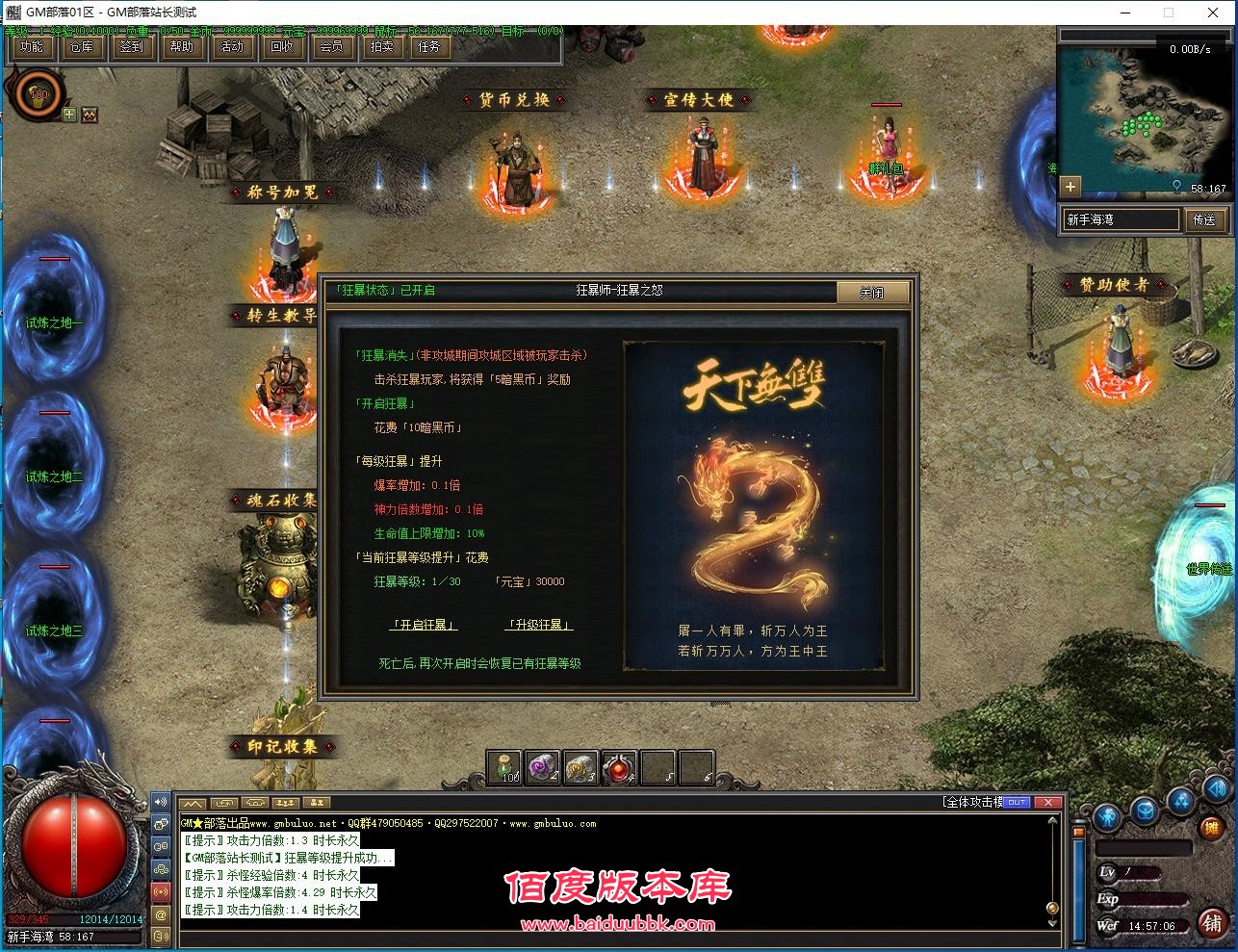Focus the 新手海湾 map name field
Image resolution: width=1238 pixels, height=952 pixels.
click(x=1121, y=219)
